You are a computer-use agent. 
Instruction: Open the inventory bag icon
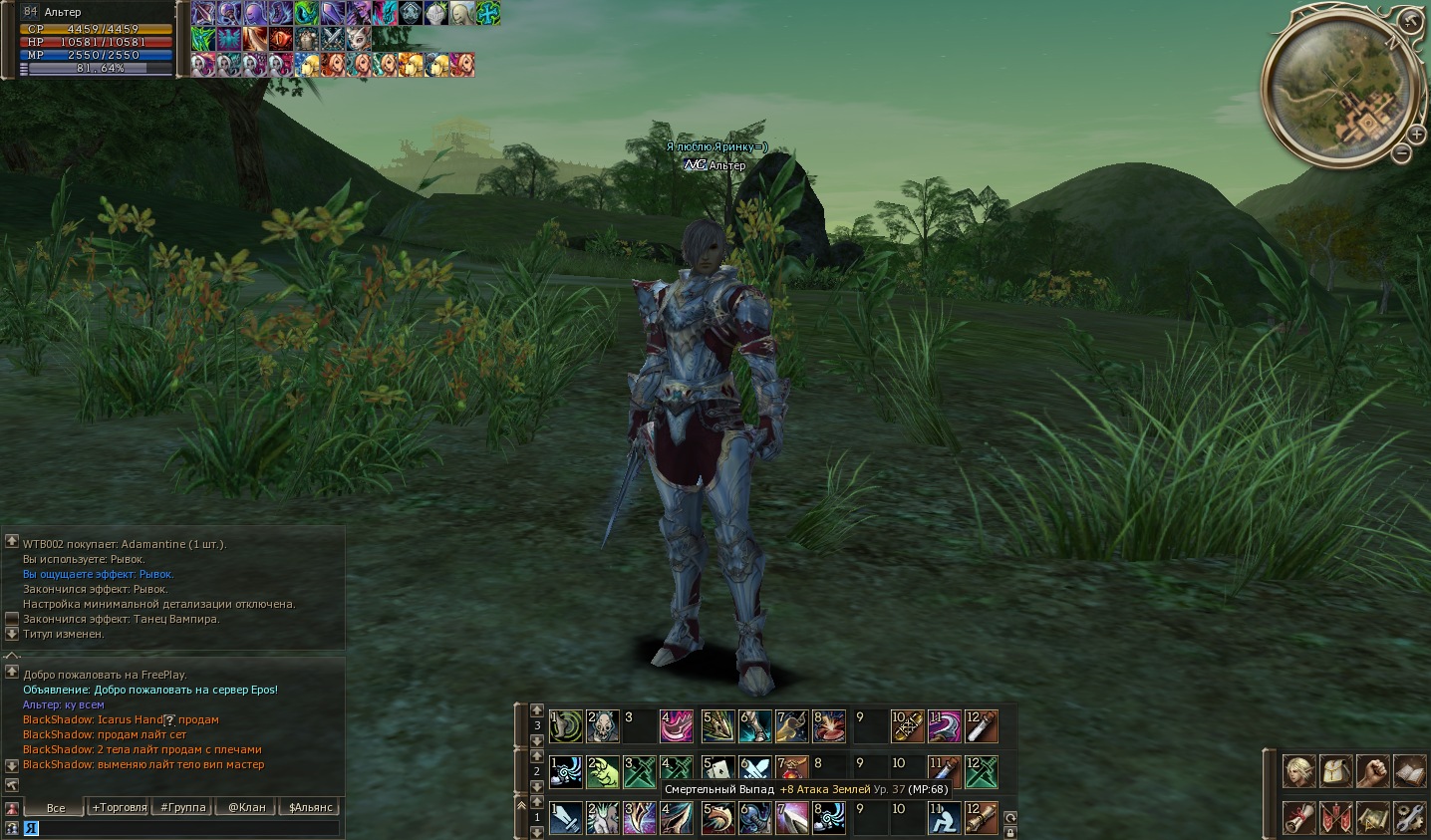[1335, 770]
